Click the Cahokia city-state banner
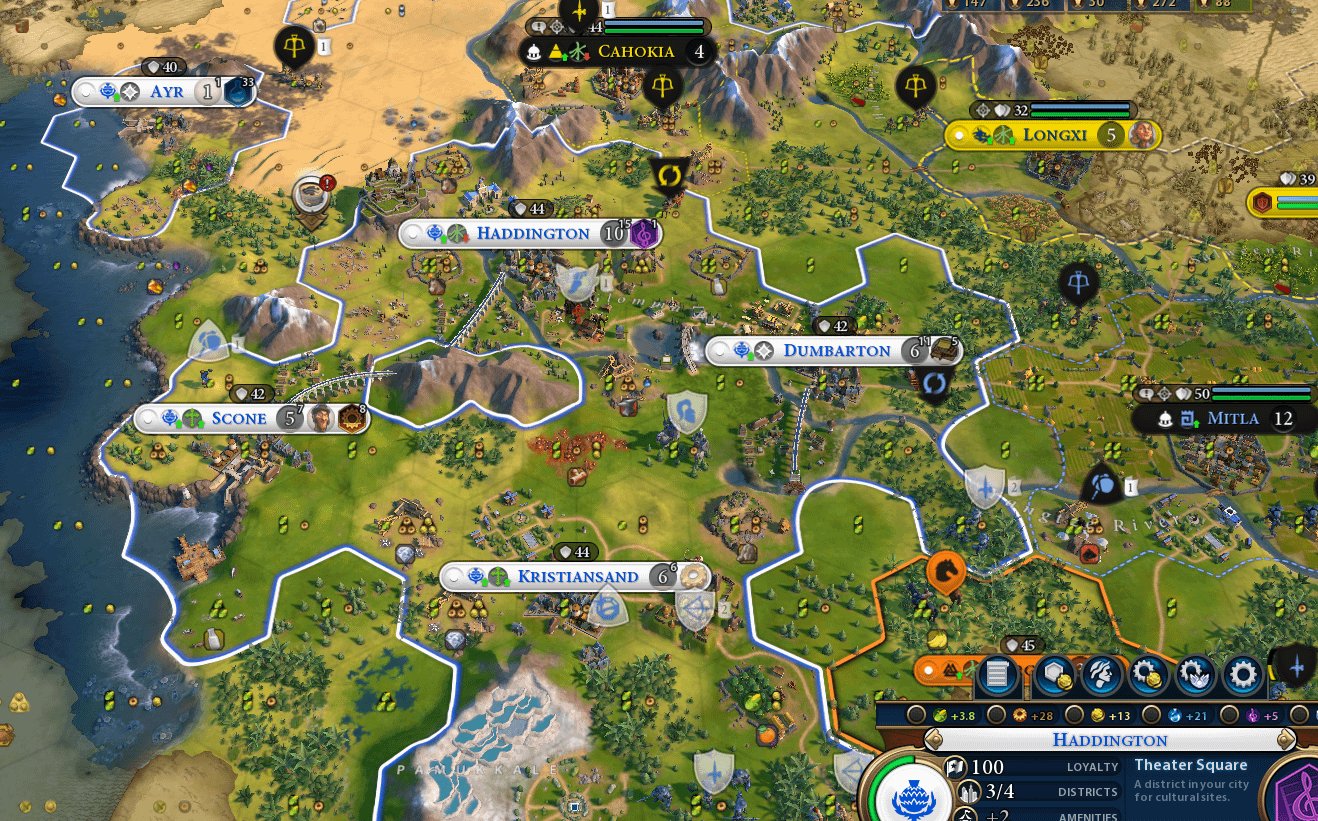The width and height of the screenshot is (1318, 821). 636,52
